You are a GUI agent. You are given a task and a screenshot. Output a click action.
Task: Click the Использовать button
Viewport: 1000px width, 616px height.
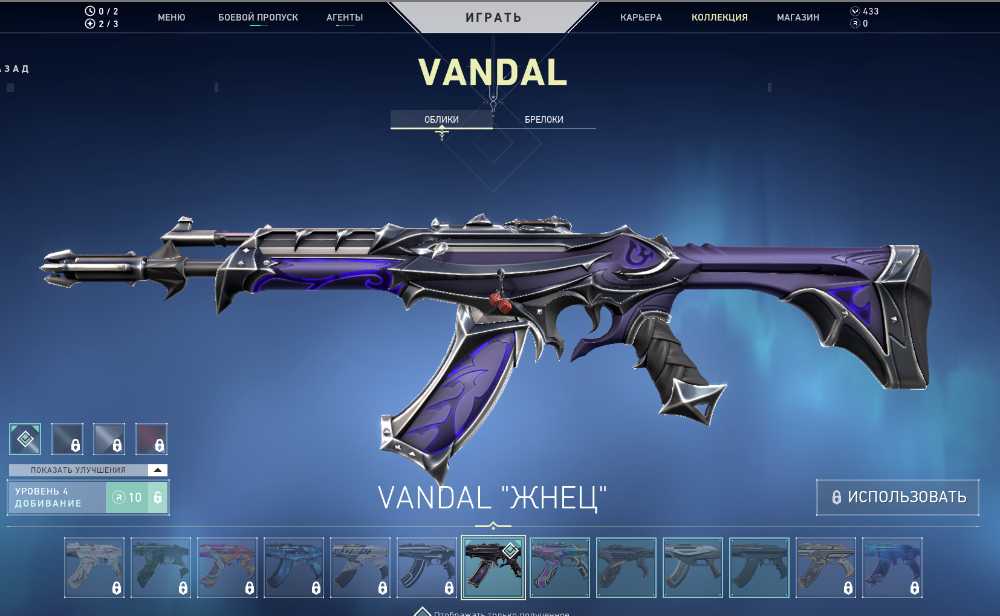click(896, 497)
